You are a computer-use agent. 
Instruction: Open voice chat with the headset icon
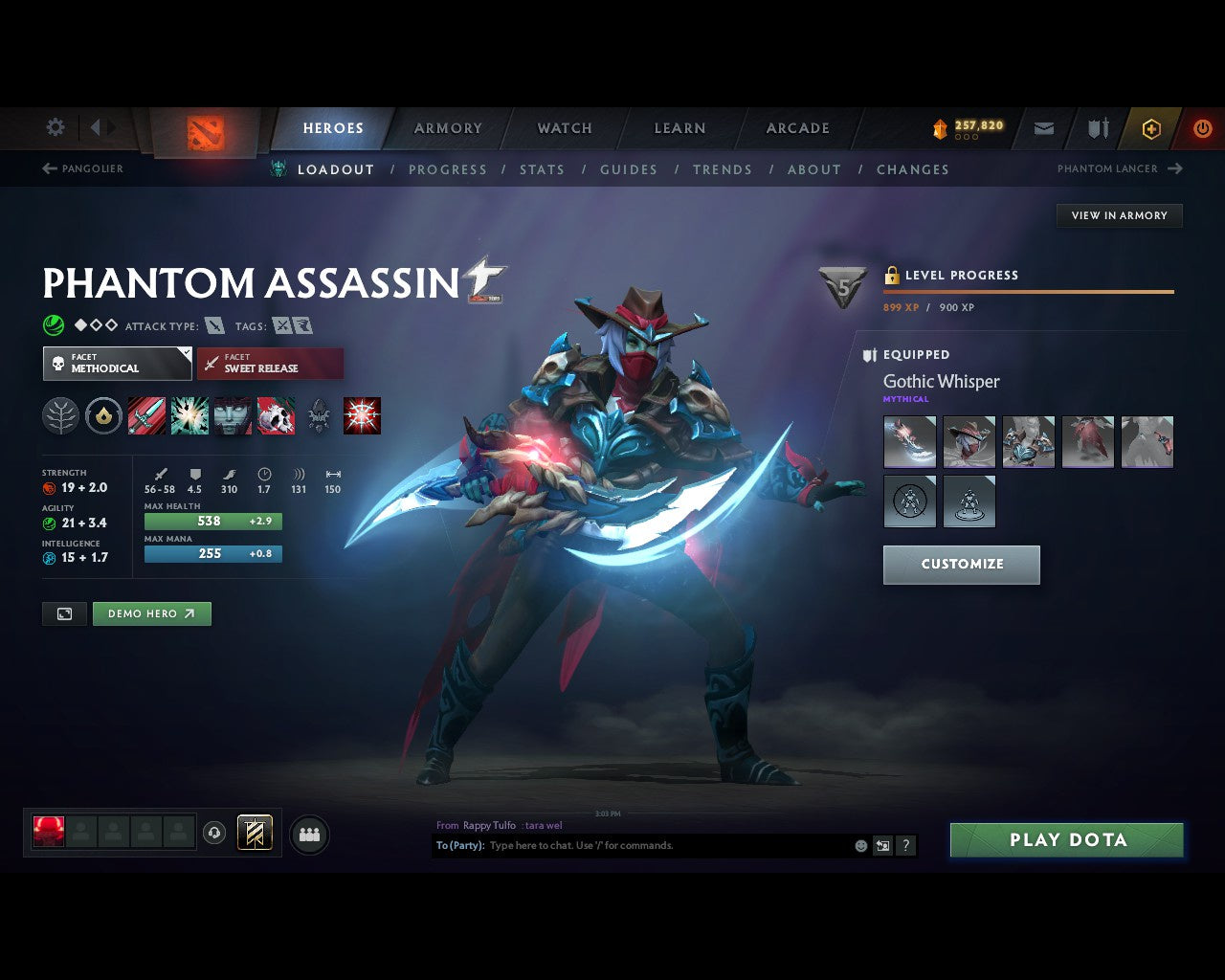tap(214, 833)
